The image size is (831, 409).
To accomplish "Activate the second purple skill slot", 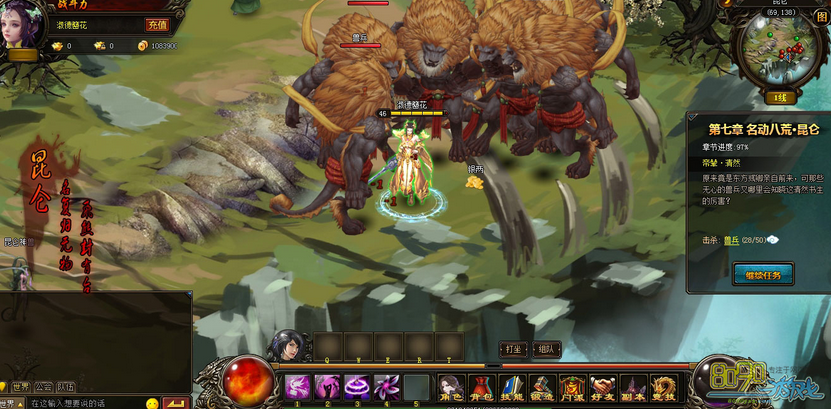I will [327, 386].
